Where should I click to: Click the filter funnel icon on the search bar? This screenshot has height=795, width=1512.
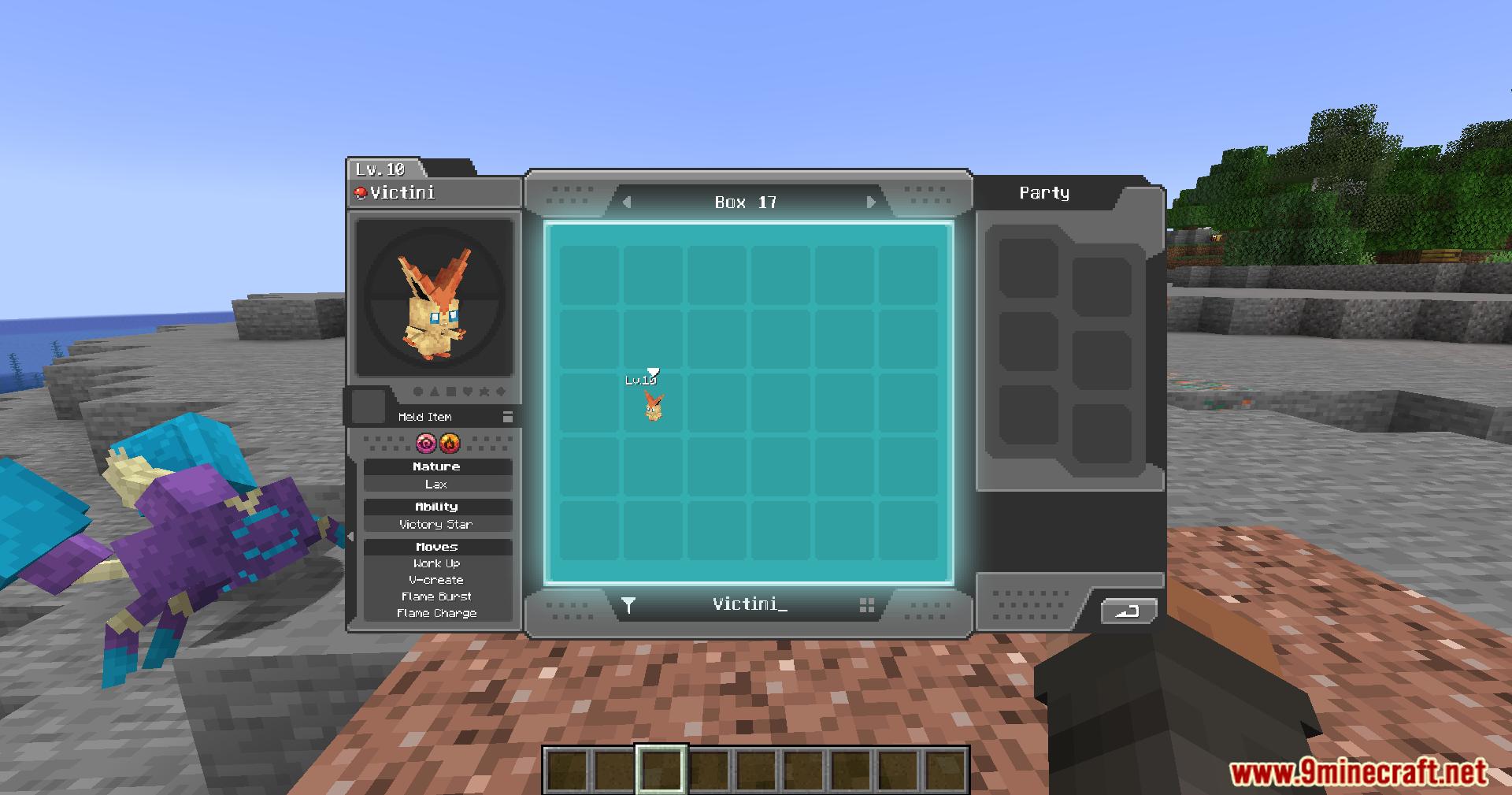[x=628, y=606]
